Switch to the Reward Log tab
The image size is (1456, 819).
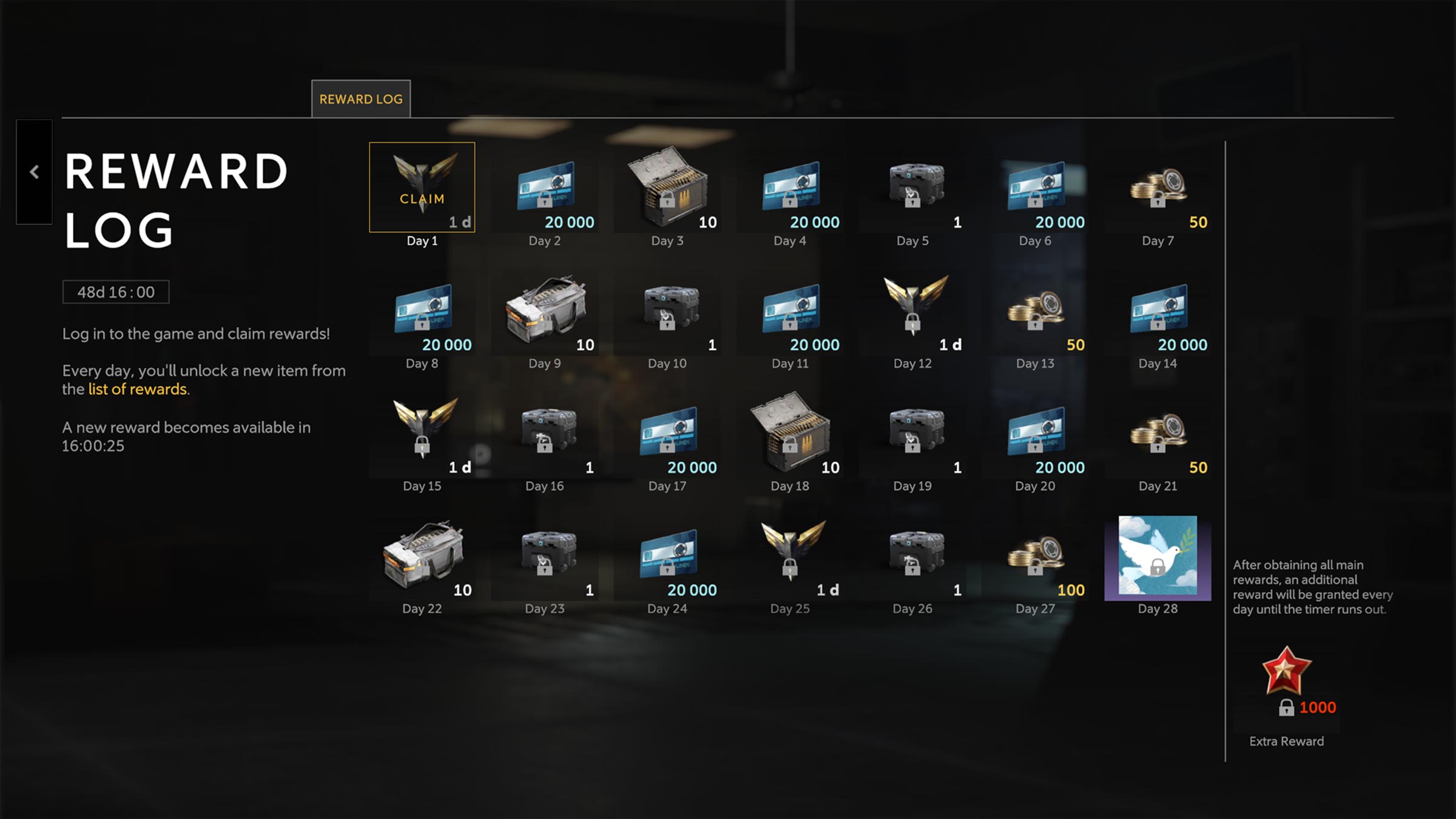point(361,99)
